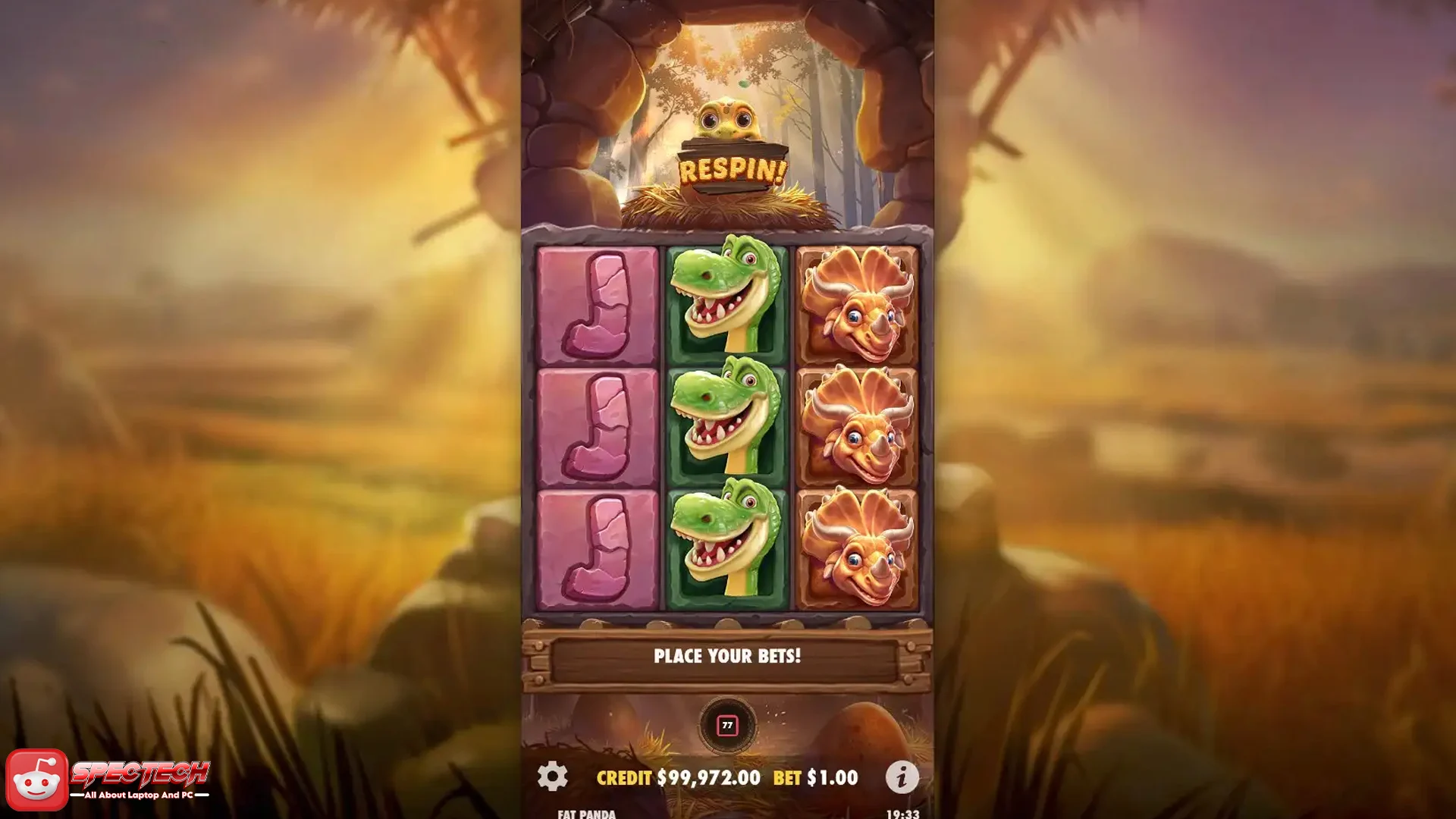
Task: Click the FAT PANDA game title text
Action: pyautogui.click(x=584, y=815)
